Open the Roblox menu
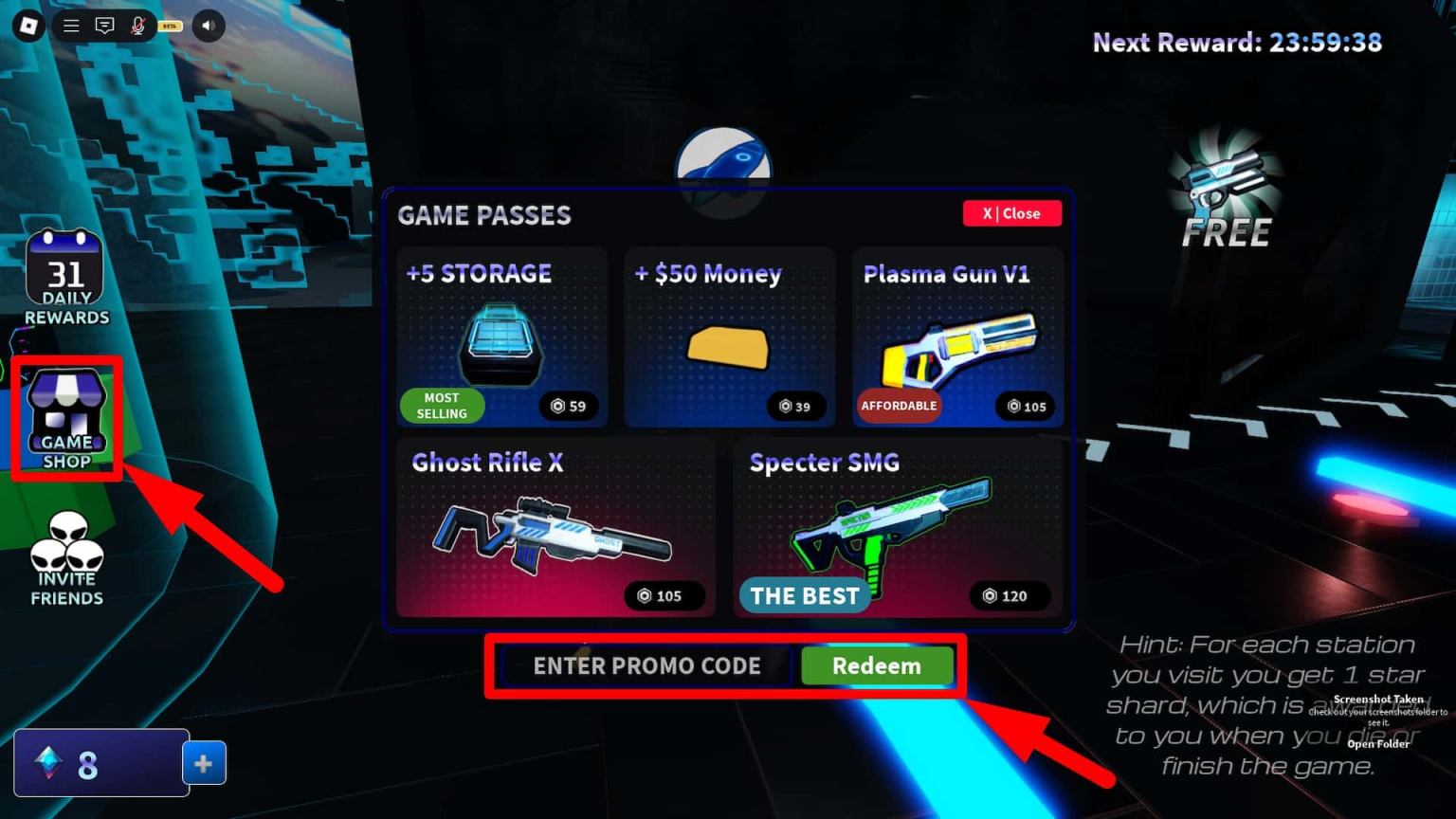Viewport: 1456px width, 819px height. pos(70,26)
